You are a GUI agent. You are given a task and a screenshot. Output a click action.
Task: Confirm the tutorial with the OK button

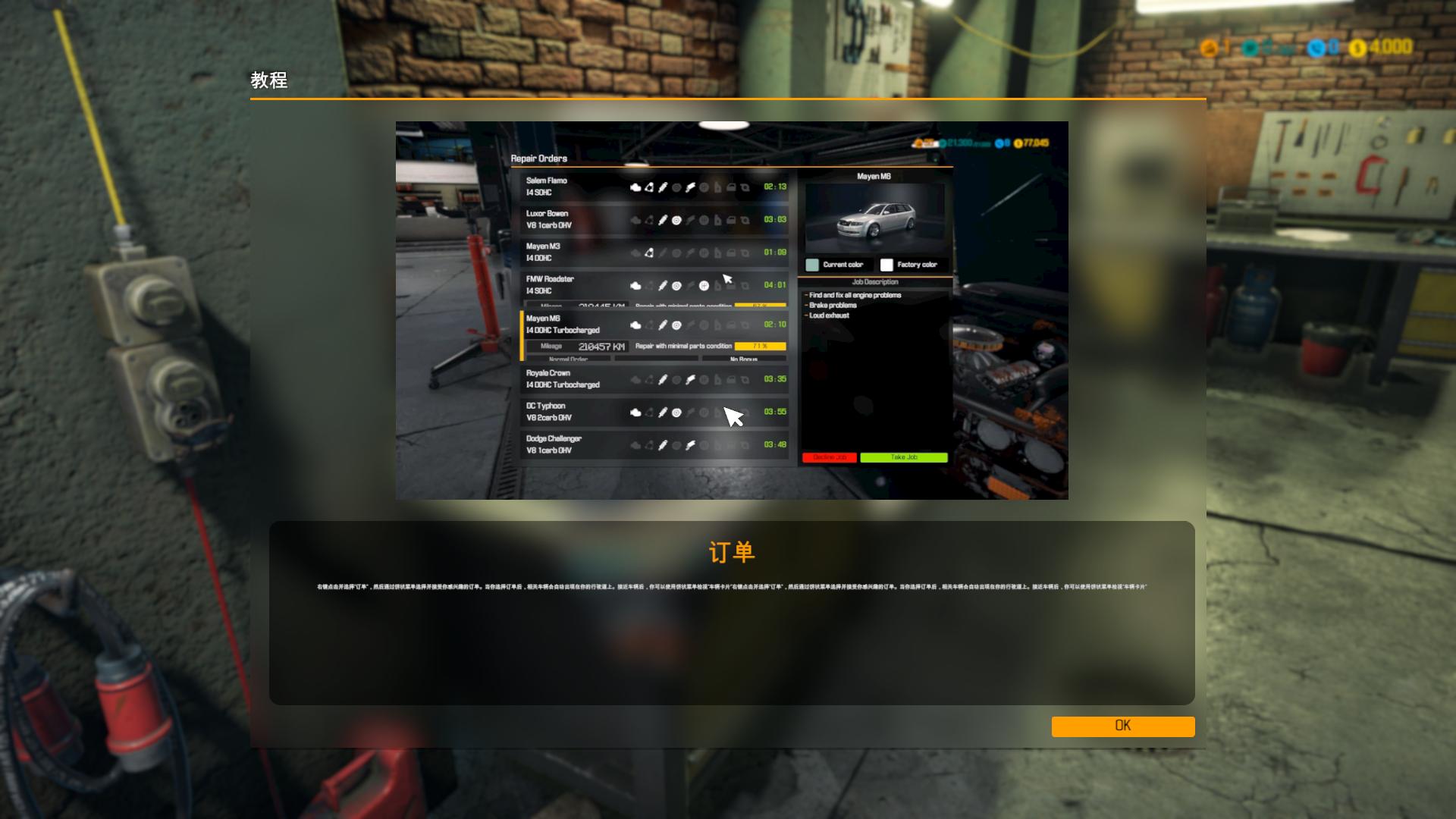tap(1122, 726)
